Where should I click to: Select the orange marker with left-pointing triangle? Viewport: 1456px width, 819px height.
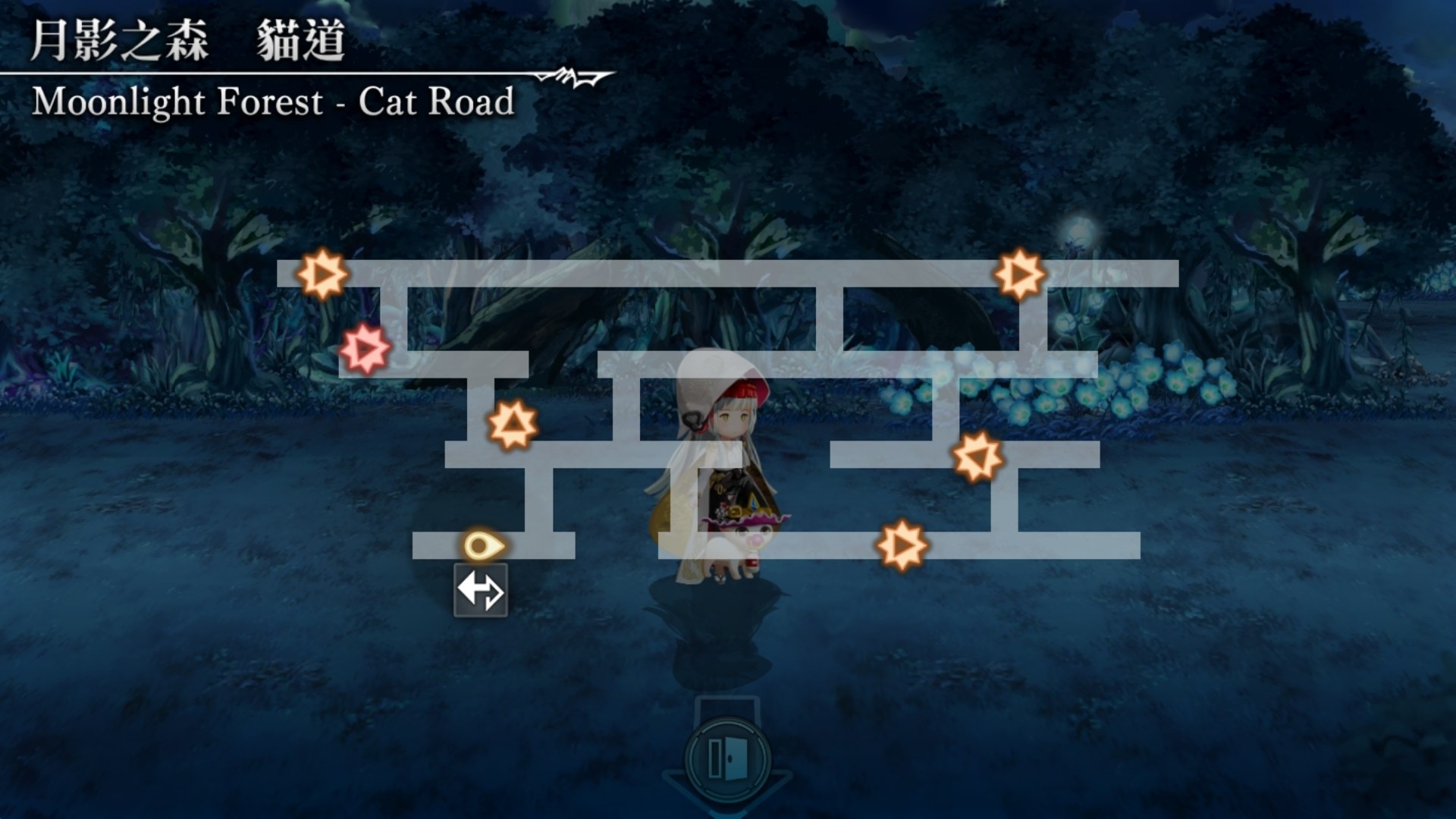[x=978, y=457]
